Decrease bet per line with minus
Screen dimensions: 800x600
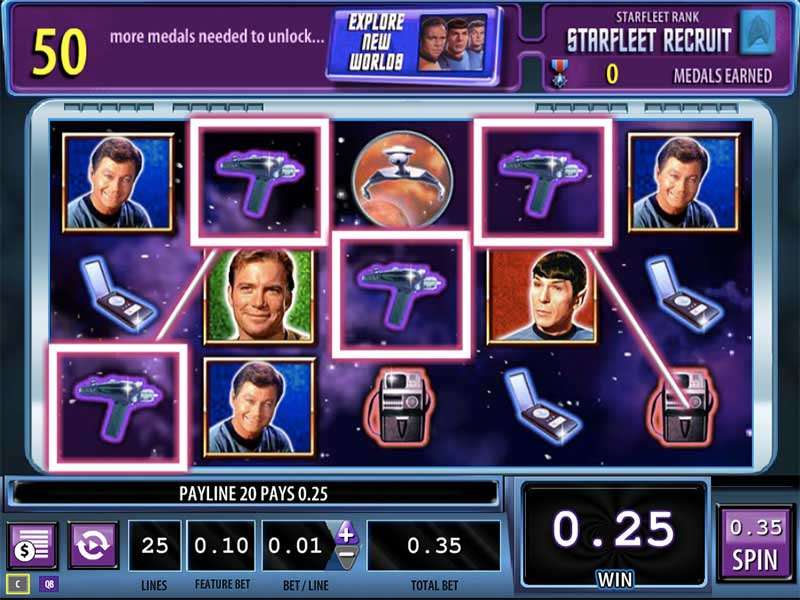click(345, 558)
